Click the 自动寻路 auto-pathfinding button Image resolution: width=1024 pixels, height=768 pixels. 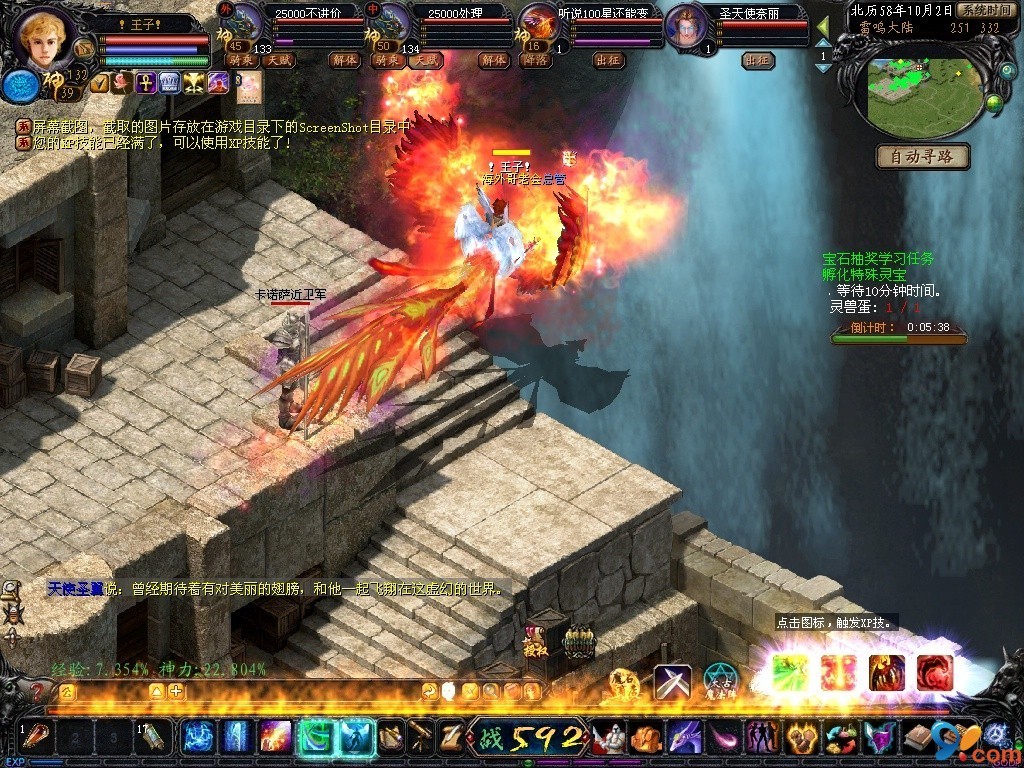coord(923,157)
